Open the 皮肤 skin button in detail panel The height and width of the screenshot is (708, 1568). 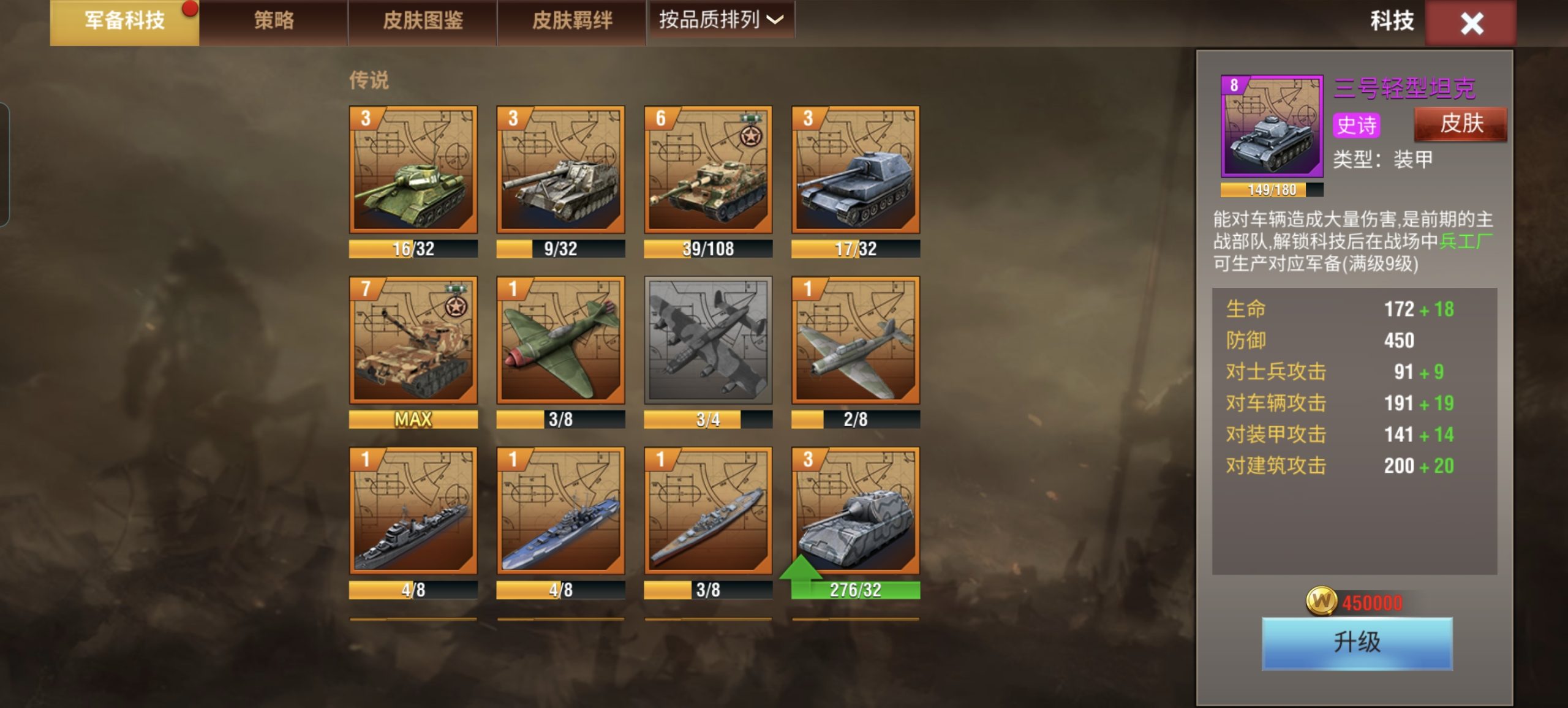1461,124
